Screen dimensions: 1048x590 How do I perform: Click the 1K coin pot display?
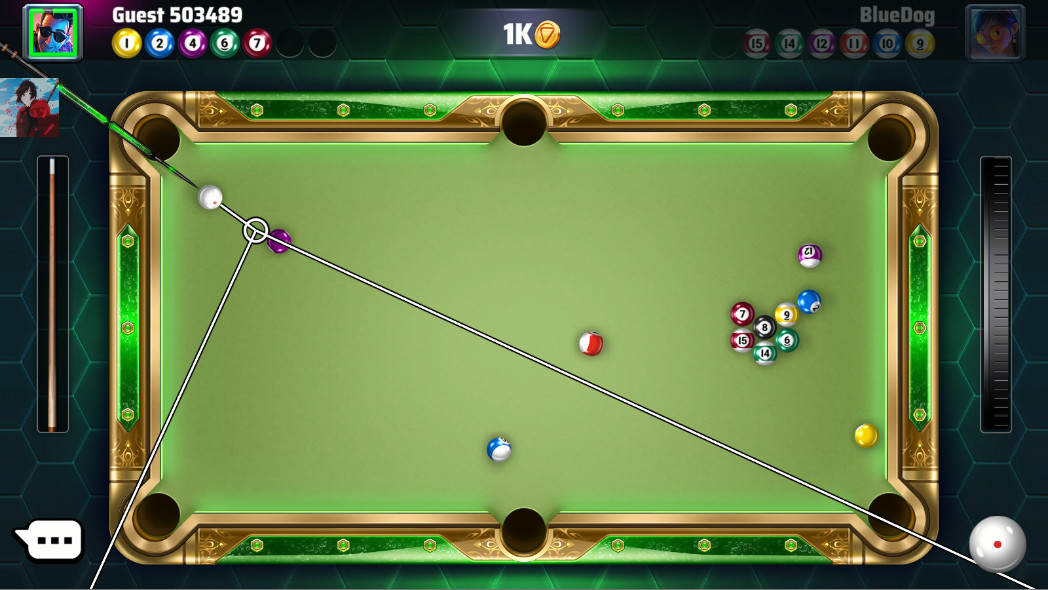pos(530,35)
